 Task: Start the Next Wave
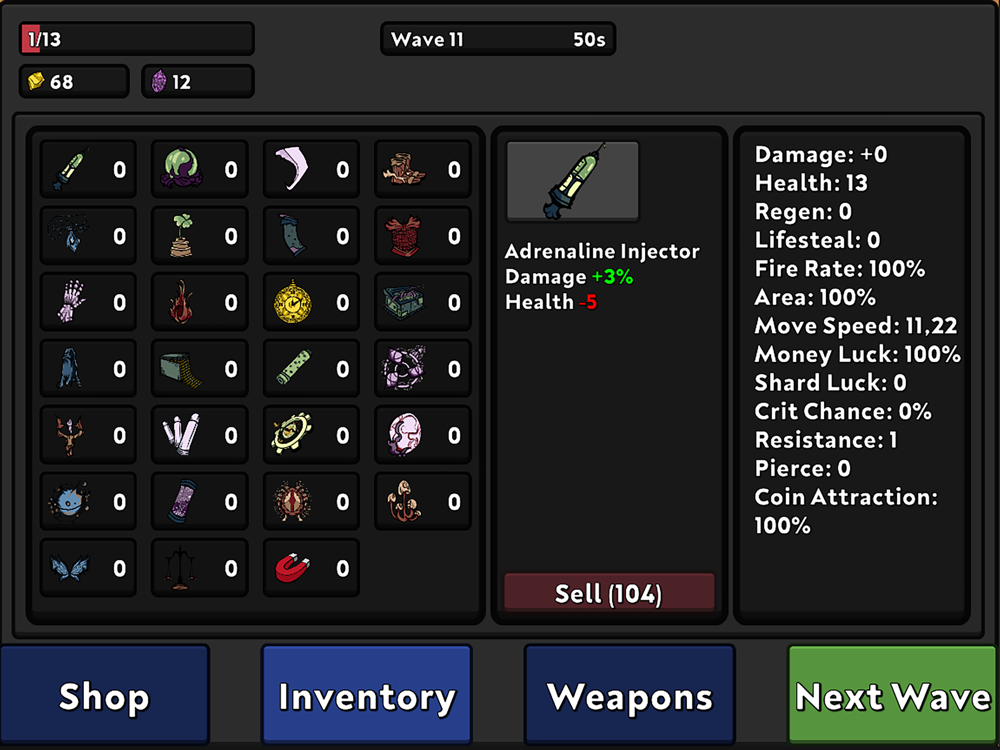[x=893, y=696]
